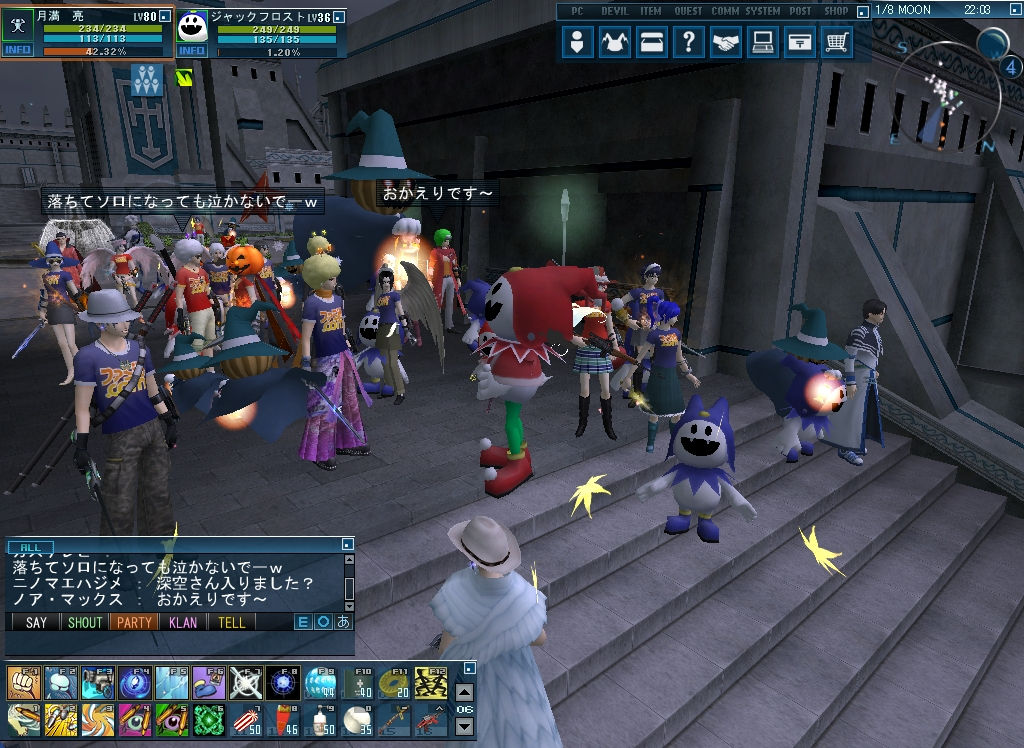Screen dimensions: 1024x748
Task: Click the INFO button for Jack Frost
Action: pyautogui.click(x=192, y=51)
